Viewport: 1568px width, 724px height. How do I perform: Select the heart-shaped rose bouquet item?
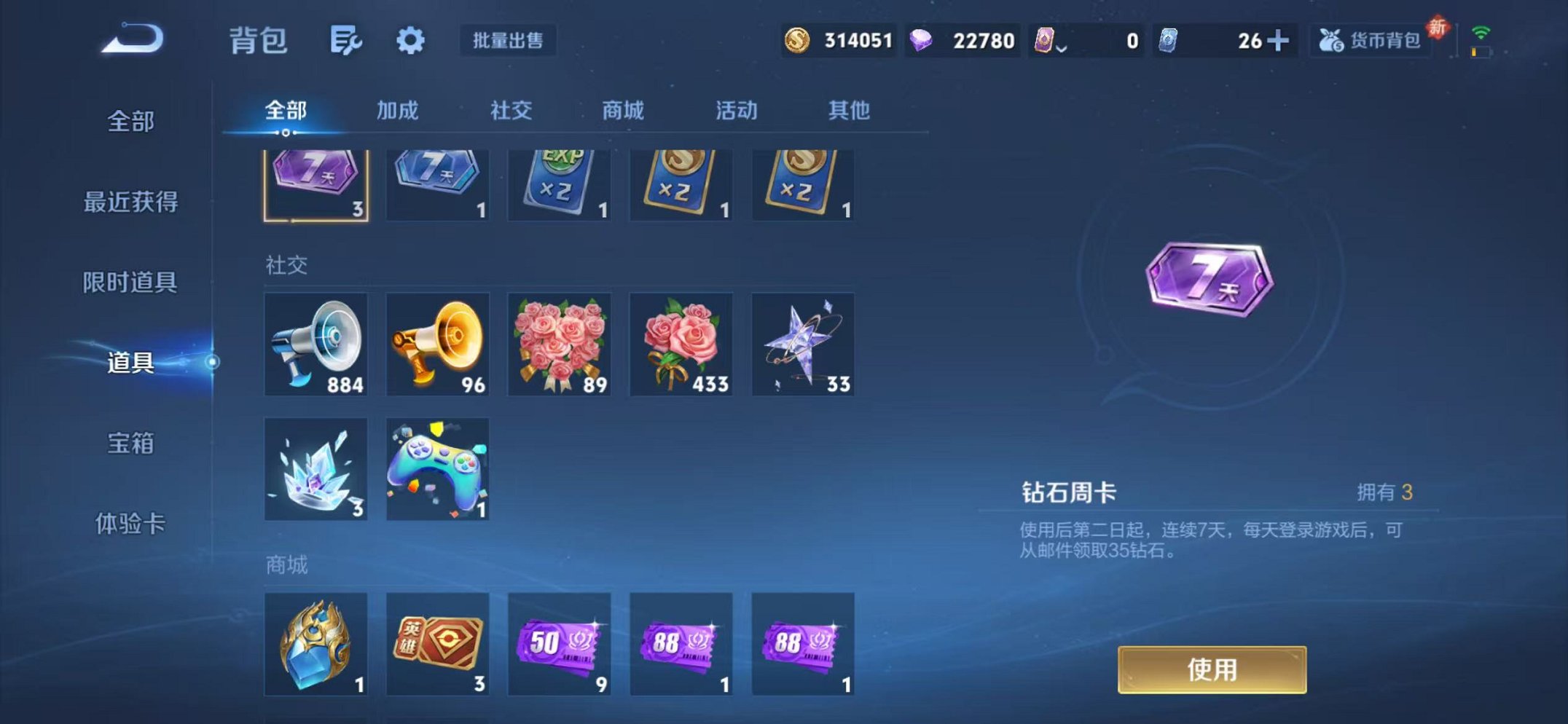pos(559,345)
